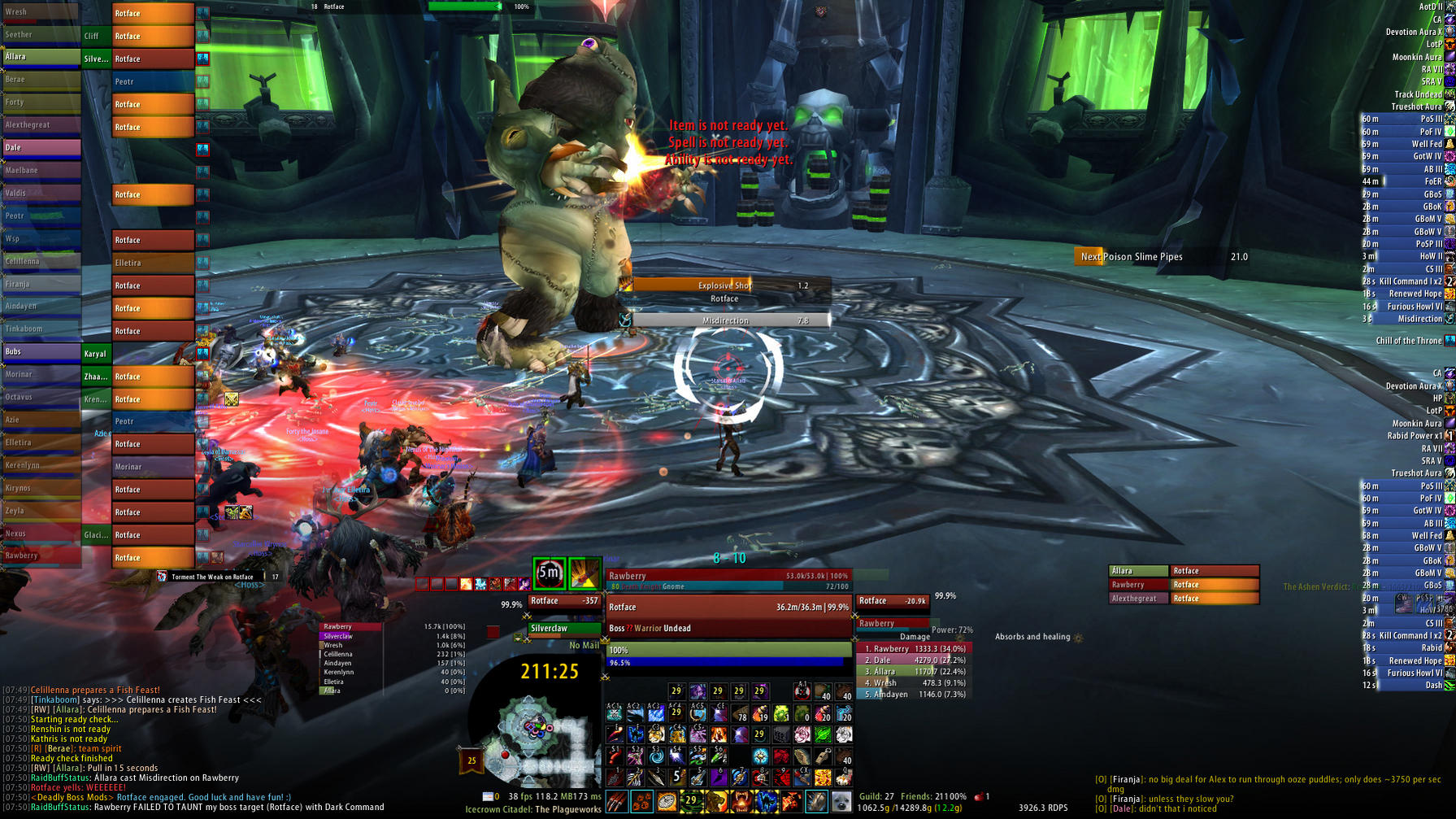Select Alexthegreat in the tank target list
This screenshot has height=819, width=1456.
click(x=1138, y=599)
